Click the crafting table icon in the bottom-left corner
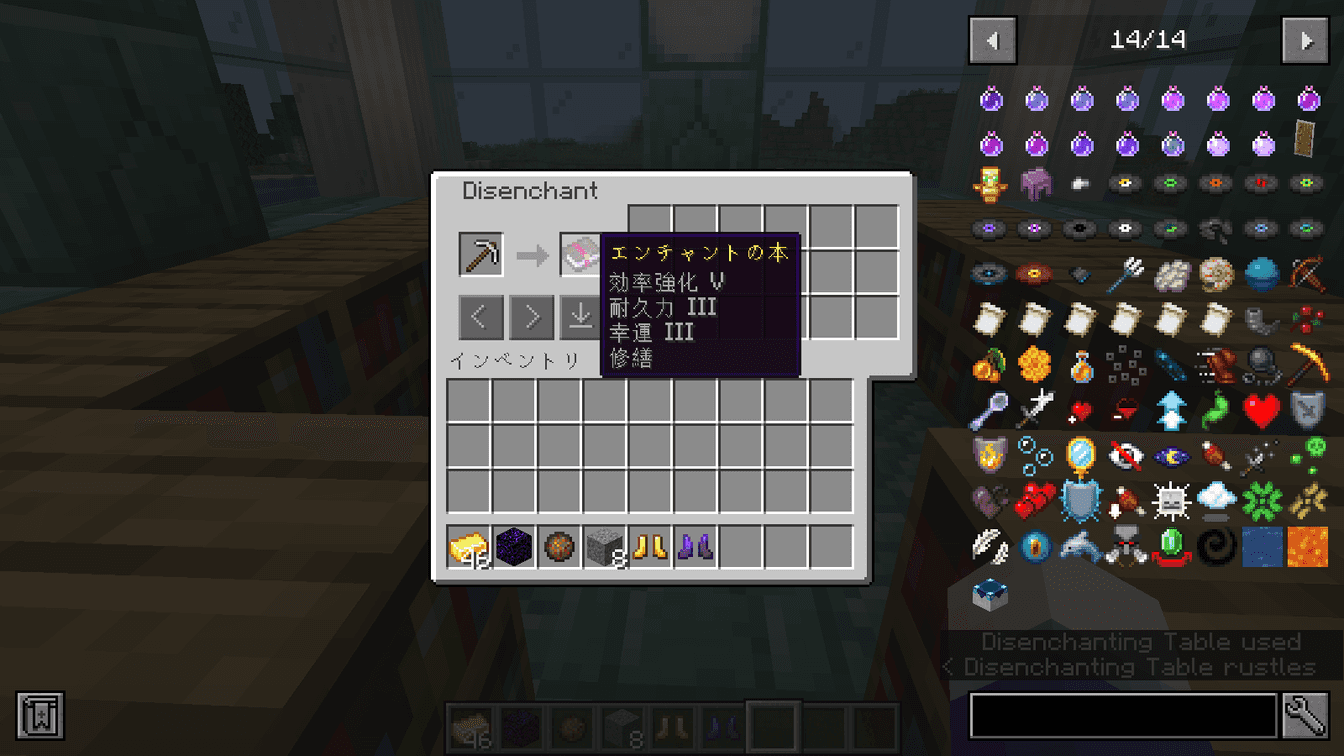This screenshot has height=756, width=1344. tap(40, 716)
